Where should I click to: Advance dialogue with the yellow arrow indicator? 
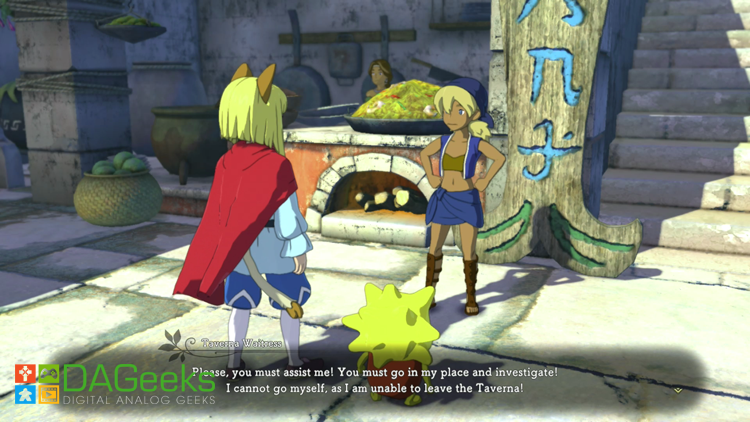point(678,390)
